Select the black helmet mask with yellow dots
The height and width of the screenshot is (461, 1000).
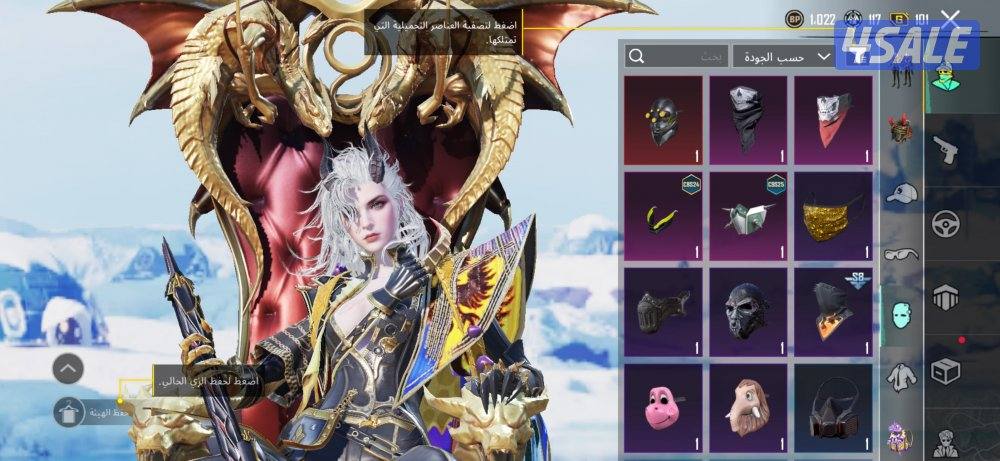[663, 120]
